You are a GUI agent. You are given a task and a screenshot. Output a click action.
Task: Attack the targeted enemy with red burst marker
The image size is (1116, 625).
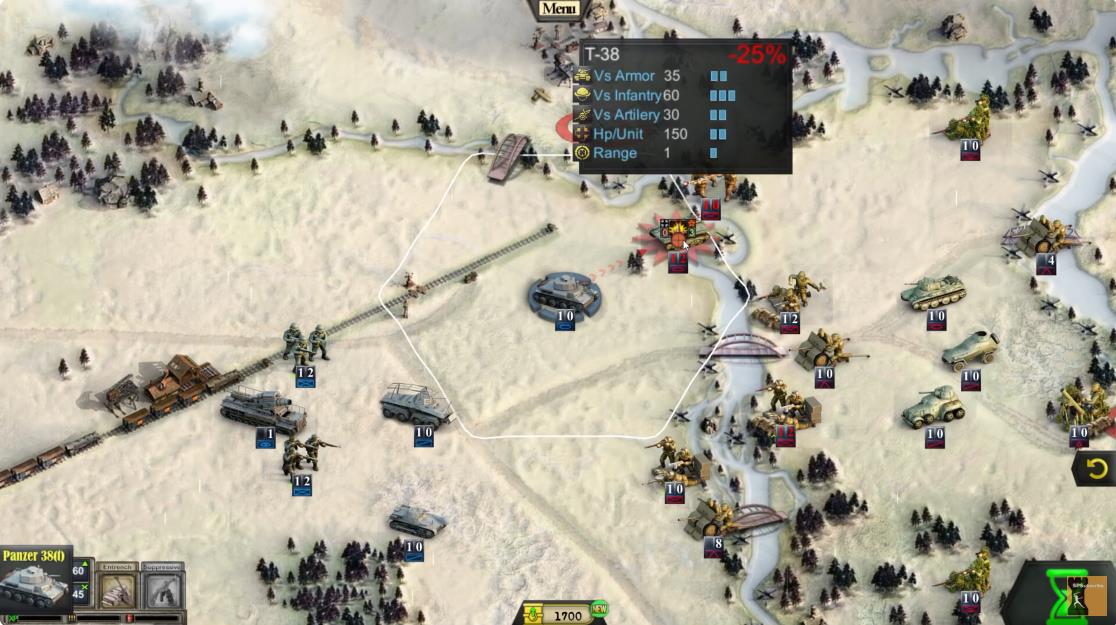point(677,238)
